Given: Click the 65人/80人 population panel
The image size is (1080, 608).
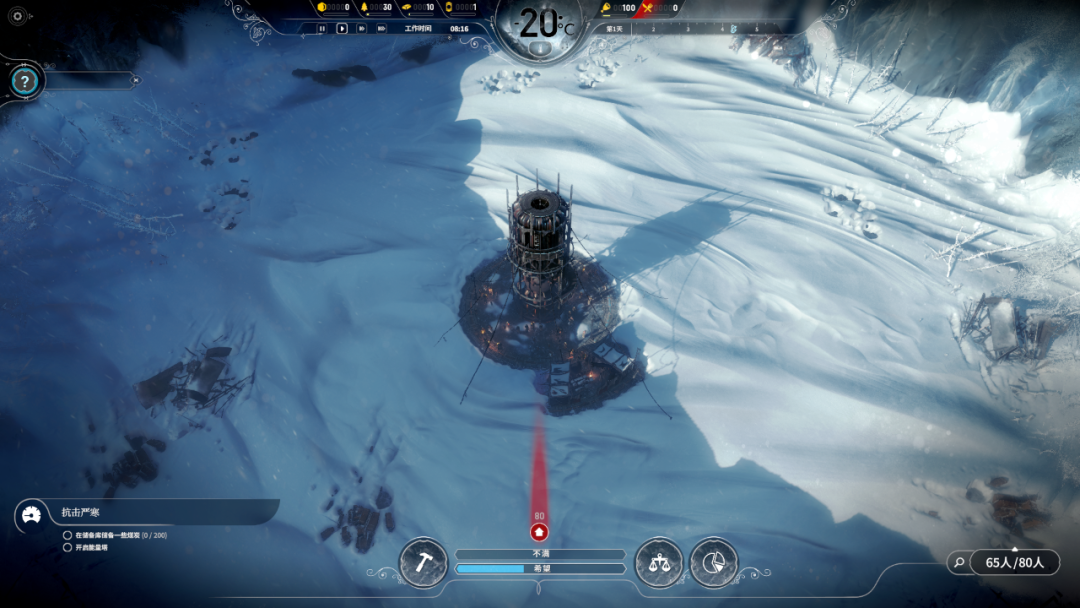Looking at the screenshot, I should 1014,563.
